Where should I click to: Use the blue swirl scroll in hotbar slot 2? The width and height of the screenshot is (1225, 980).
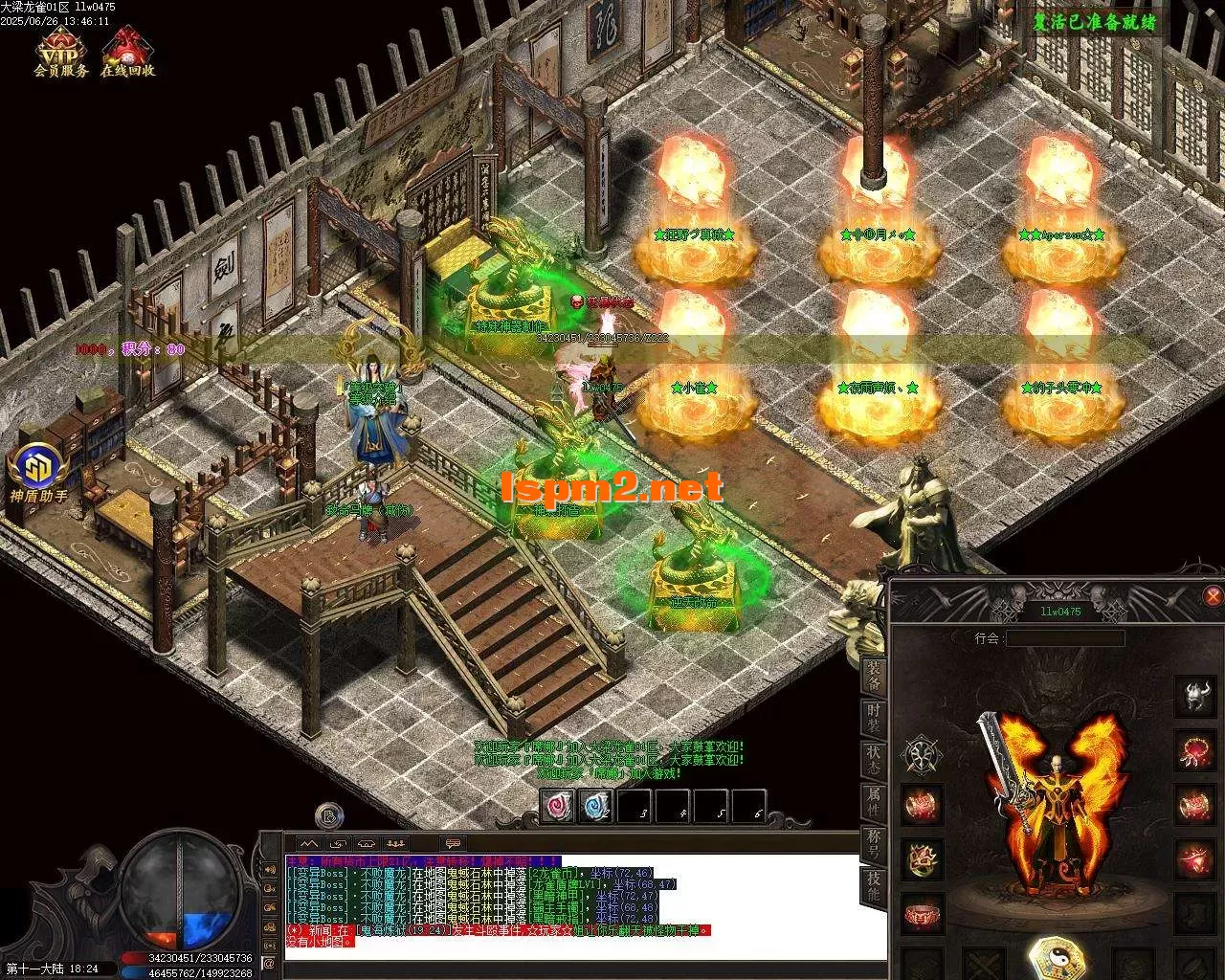tap(595, 807)
